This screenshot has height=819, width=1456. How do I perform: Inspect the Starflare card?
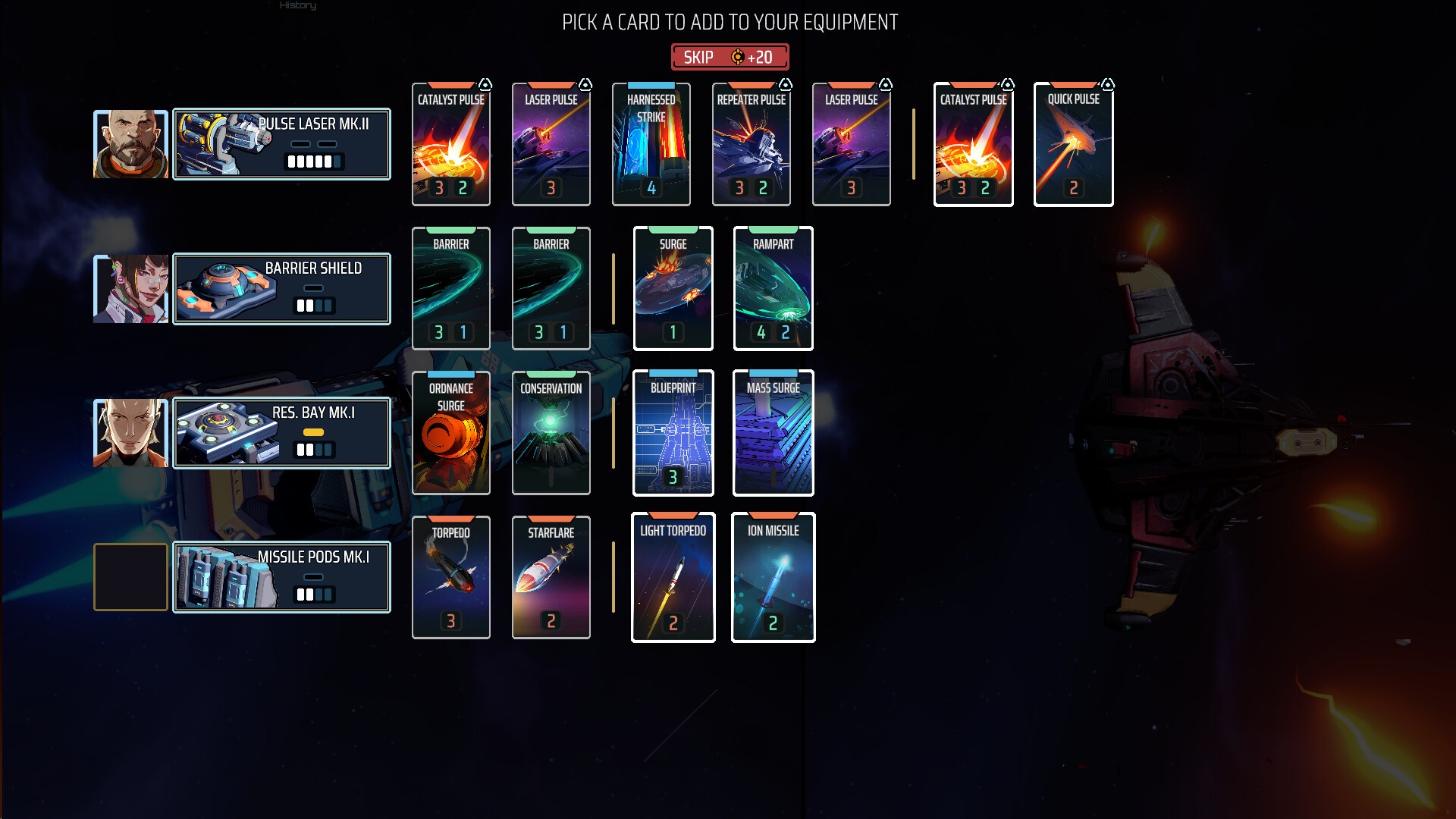pyautogui.click(x=551, y=578)
